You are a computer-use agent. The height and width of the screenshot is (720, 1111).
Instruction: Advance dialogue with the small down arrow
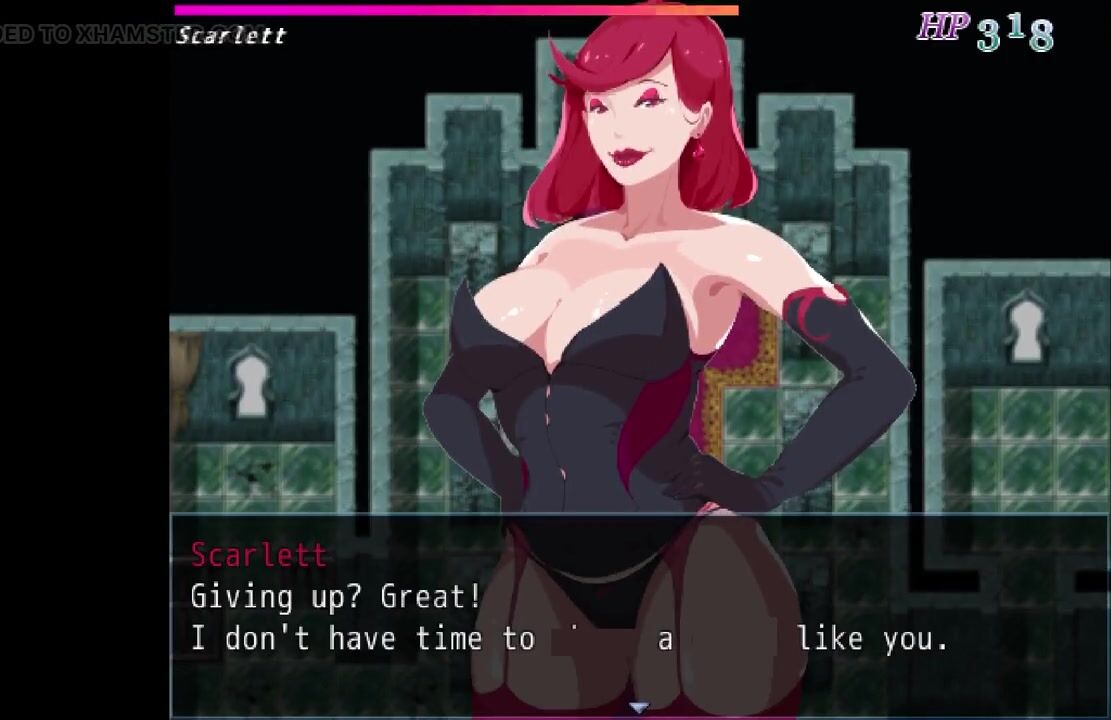pyautogui.click(x=638, y=708)
